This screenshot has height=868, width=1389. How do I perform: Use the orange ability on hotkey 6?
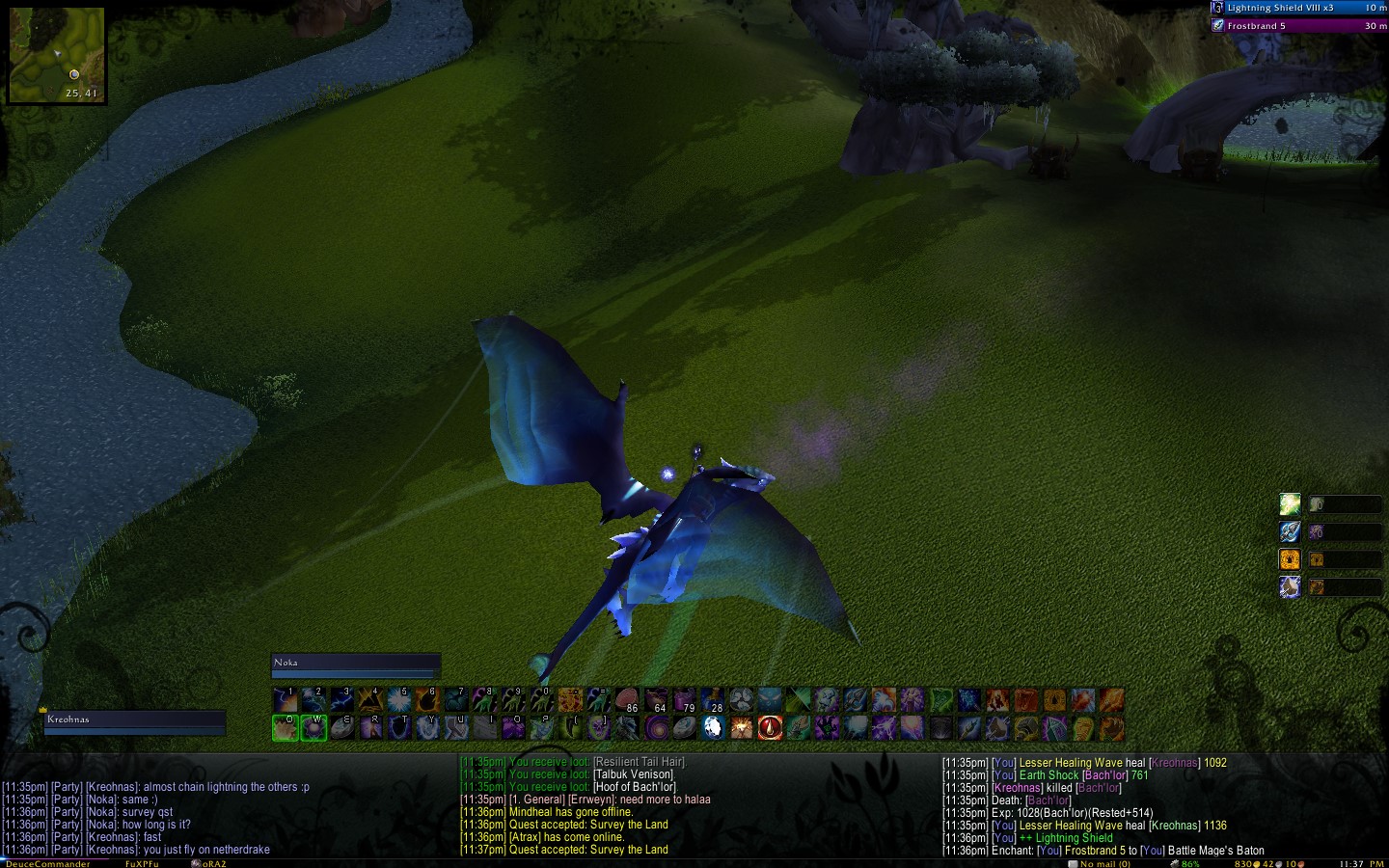pyautogui.click(x=427, y=699)
